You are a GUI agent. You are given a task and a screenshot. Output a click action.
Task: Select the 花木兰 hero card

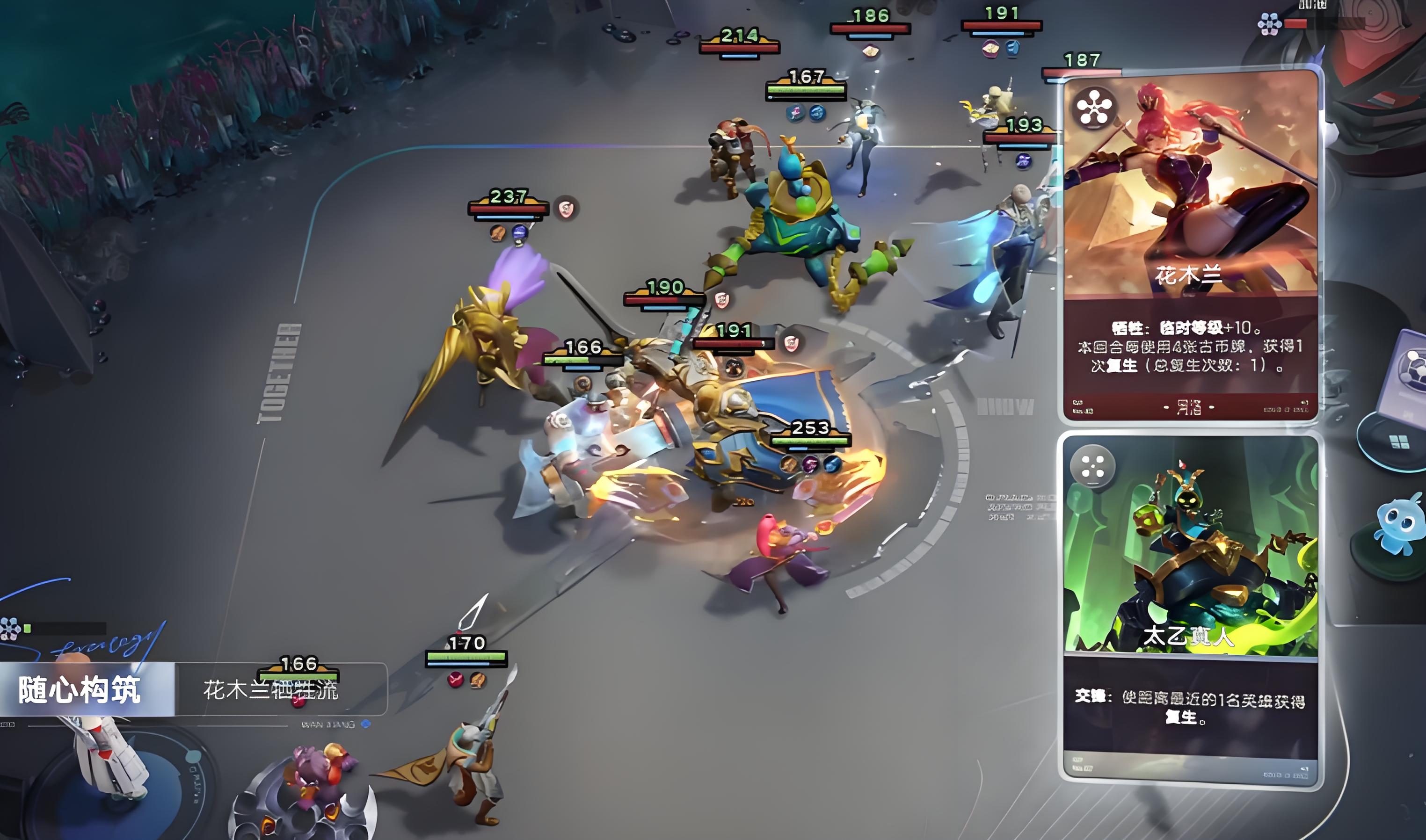pyautogui.click(x=1189, y=246)
